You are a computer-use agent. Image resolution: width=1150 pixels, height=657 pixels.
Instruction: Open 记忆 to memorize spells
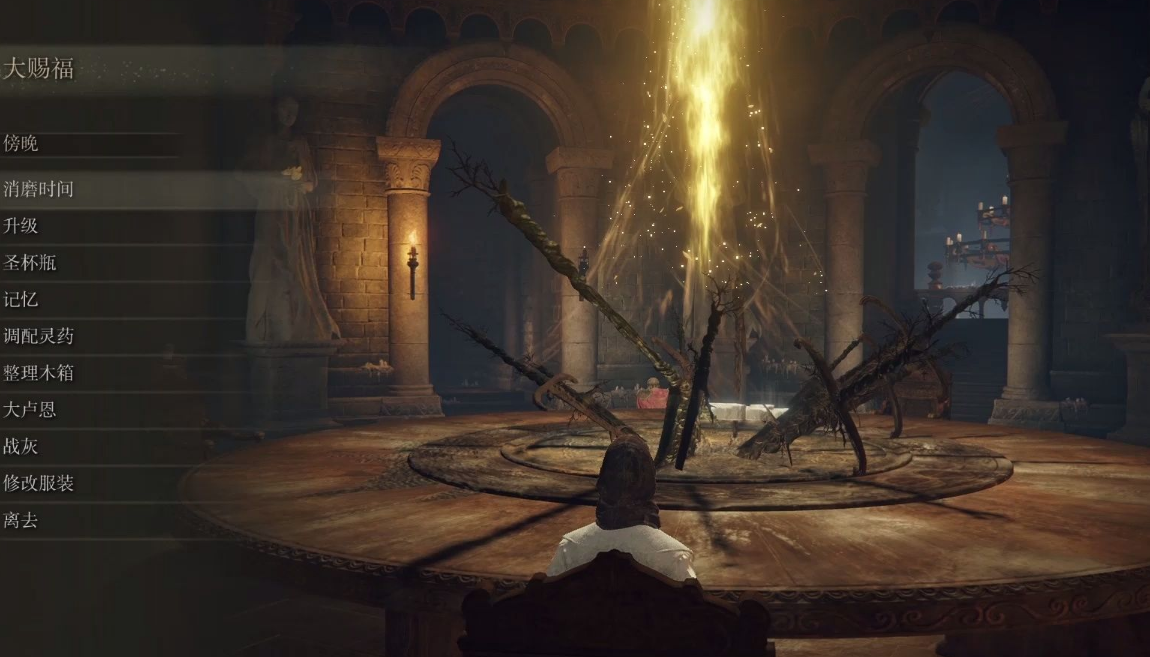21,299
